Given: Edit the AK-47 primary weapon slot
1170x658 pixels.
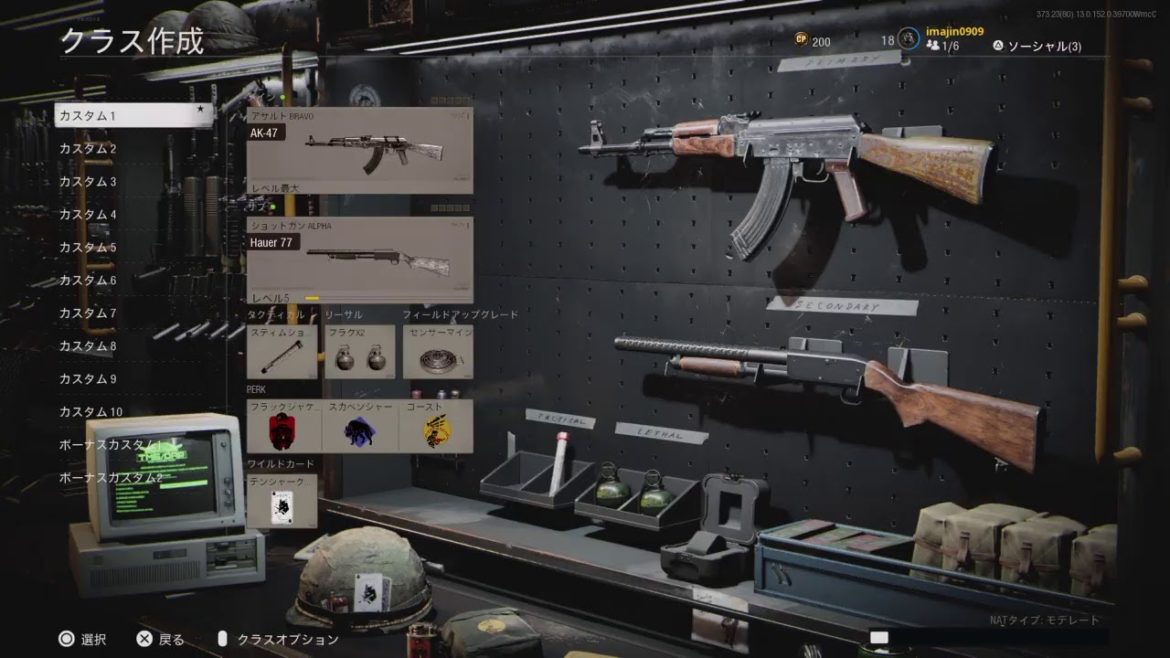Looking at the screenshot, I should coord(360,151).
